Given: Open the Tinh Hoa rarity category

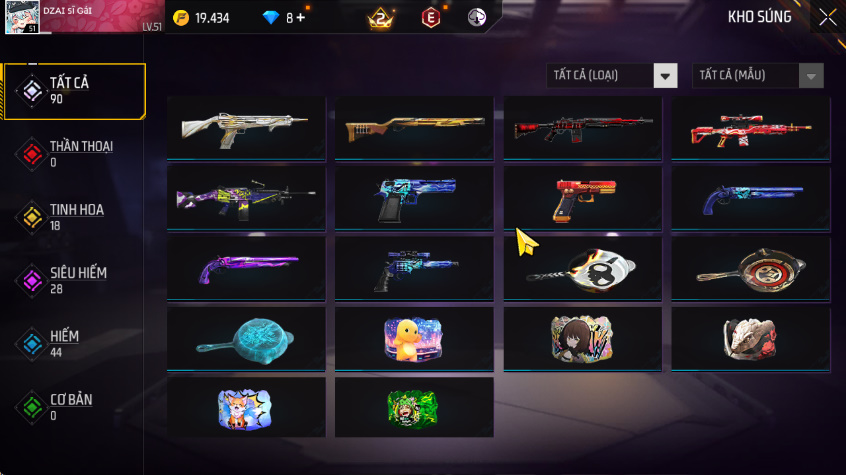Looking at the screenshot, I should [74, 216].
